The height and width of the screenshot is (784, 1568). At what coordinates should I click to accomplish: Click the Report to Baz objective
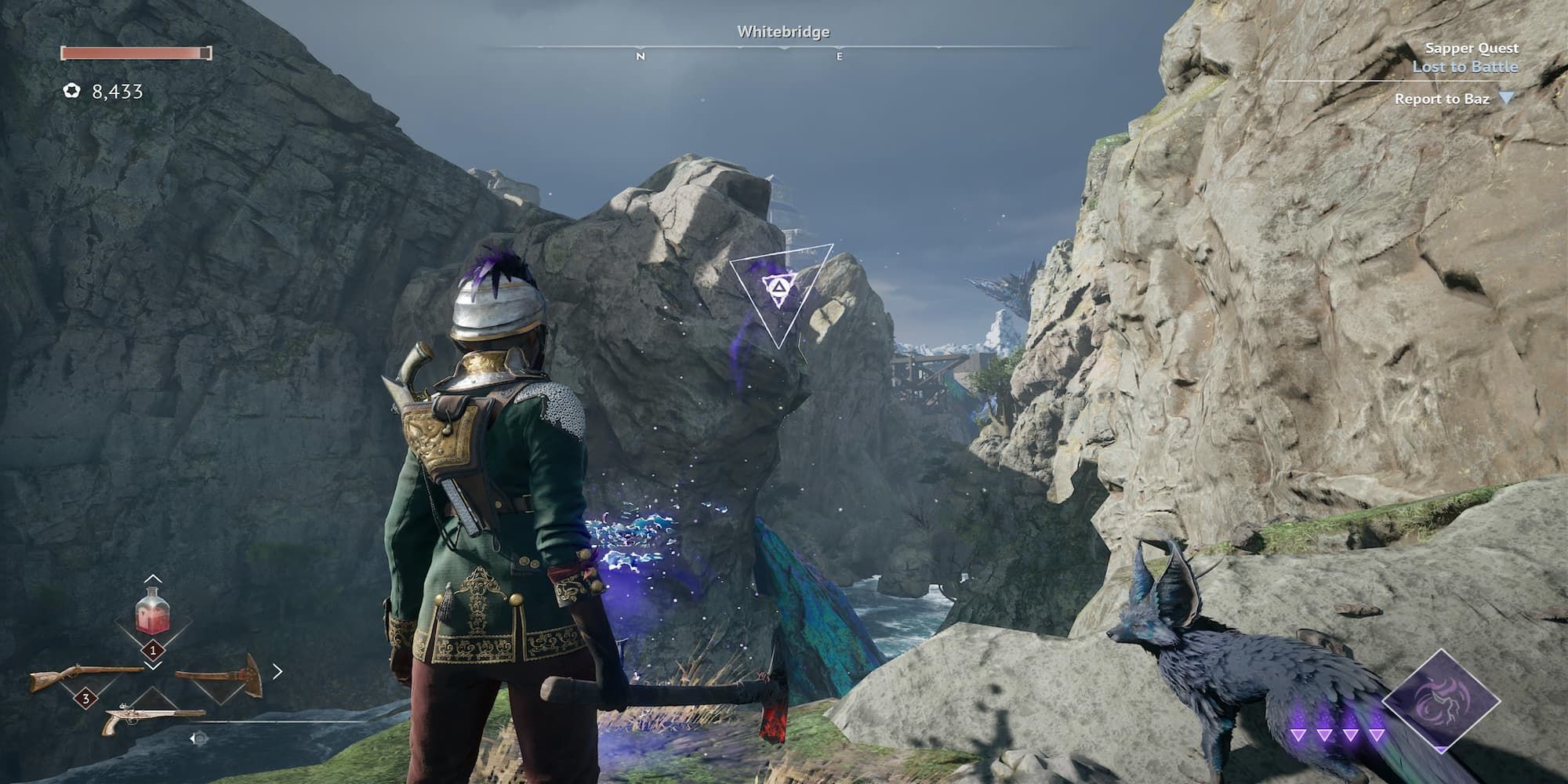point(1442,99)
